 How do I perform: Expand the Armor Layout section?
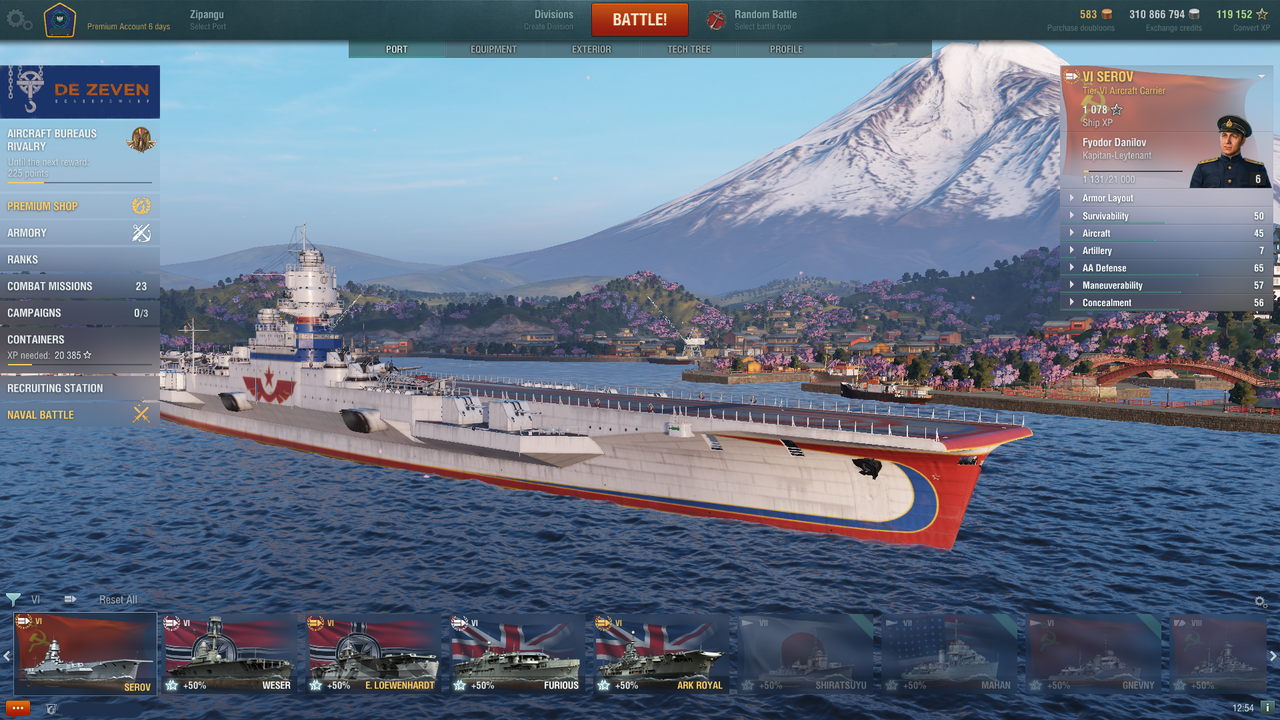tap(1108, 198)
